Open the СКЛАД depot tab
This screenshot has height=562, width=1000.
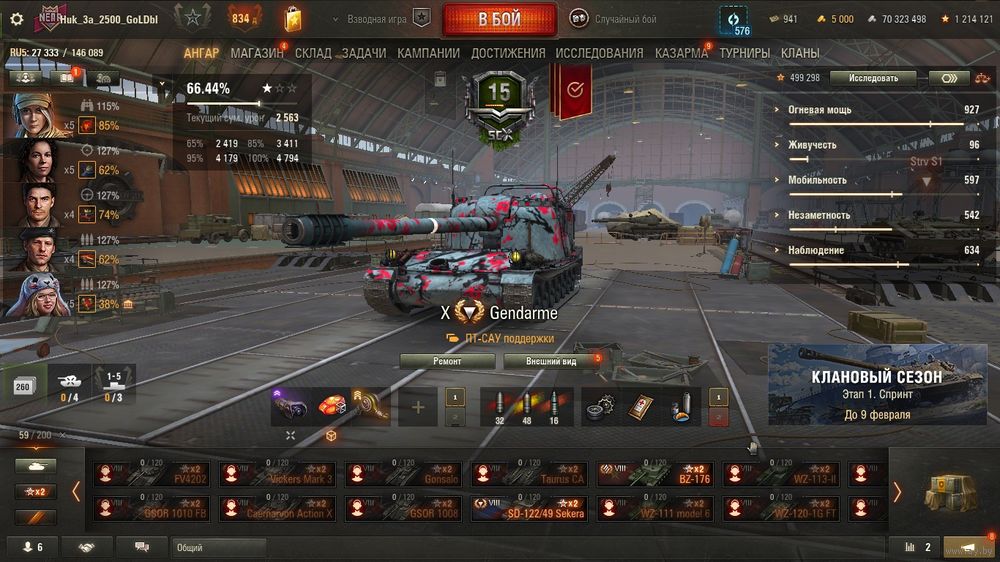point(313,53)
